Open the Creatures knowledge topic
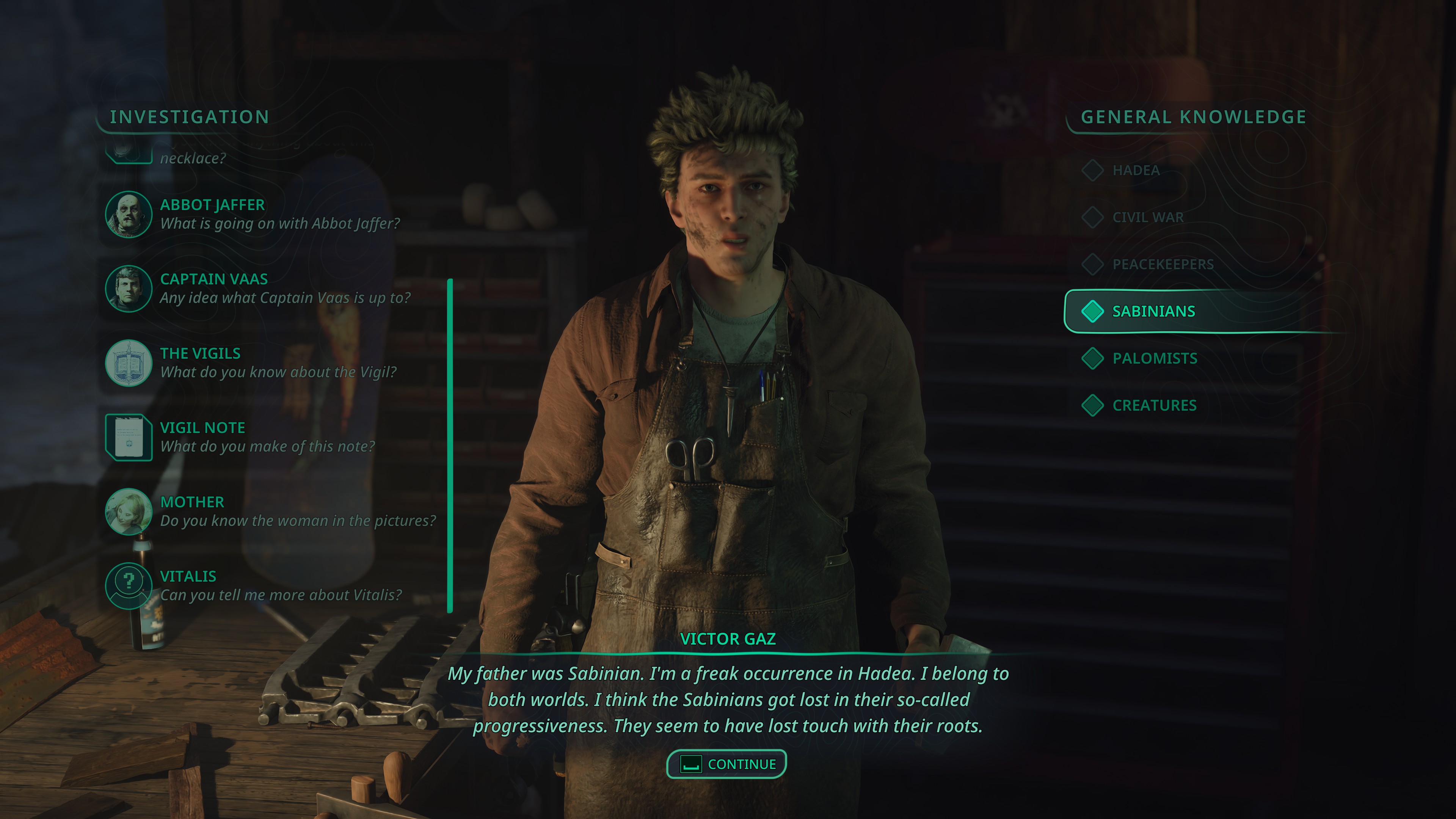The height and width of the screenshot is (819, 1456). pyautogui.click(x=1153, y=405)
